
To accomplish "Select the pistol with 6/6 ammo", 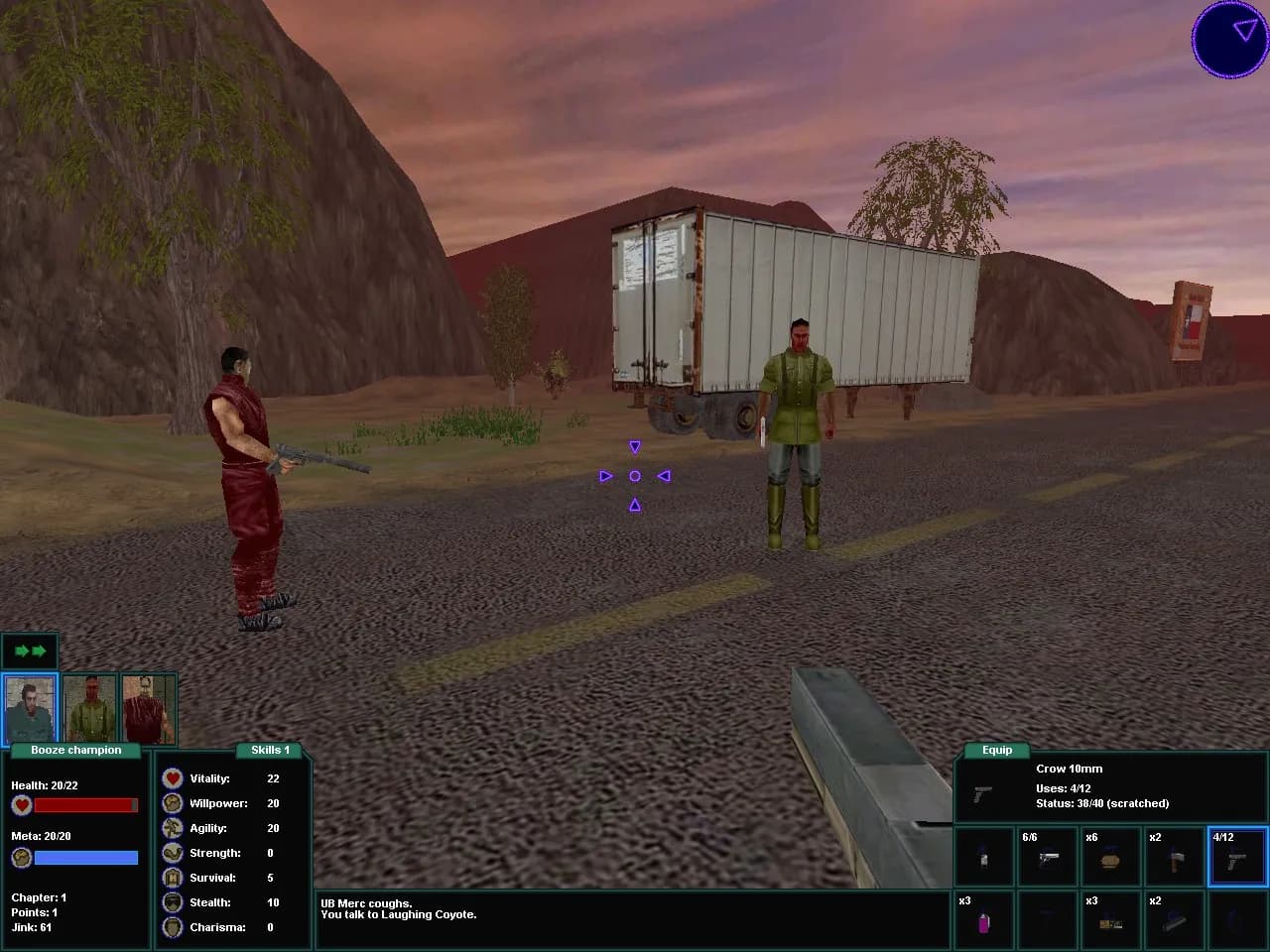I will (1047, 856).
